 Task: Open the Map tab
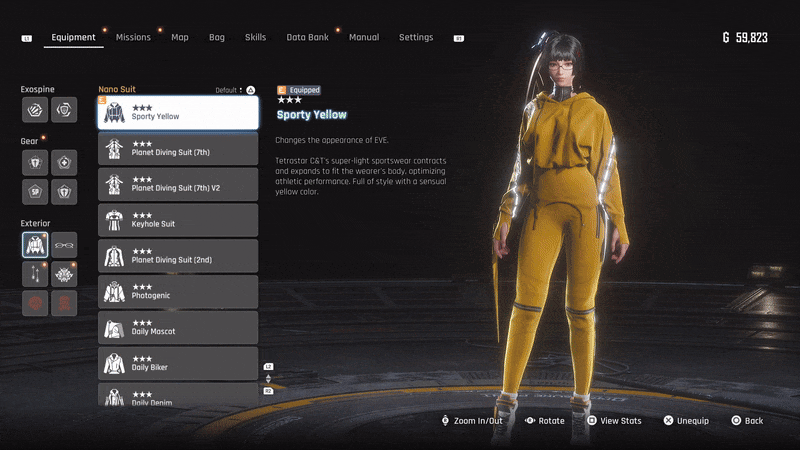180,38
